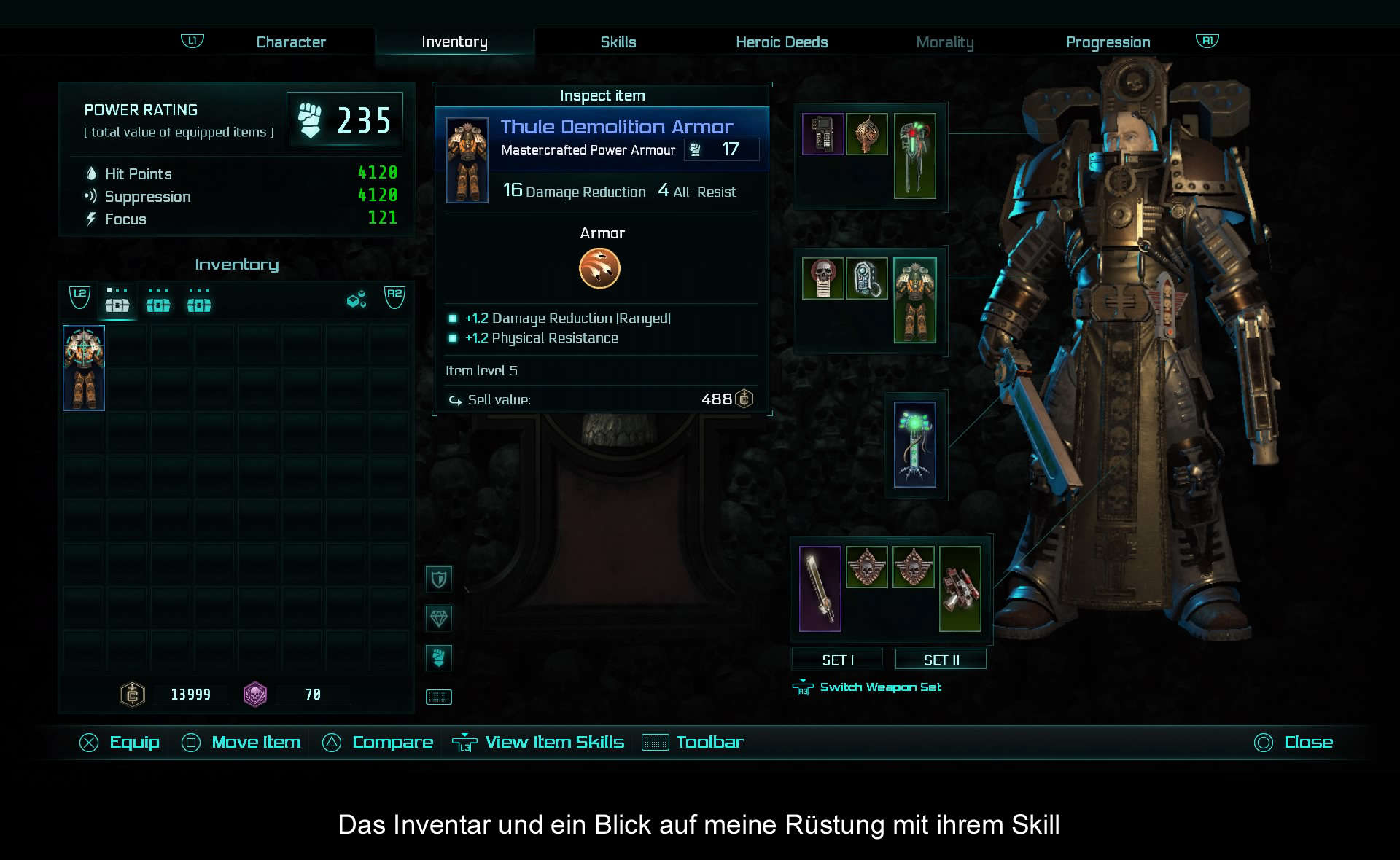Select the equipped skull item slot
Image resolution: width=1400 pixels, height=860 pixels.
(x=823, y=278)
